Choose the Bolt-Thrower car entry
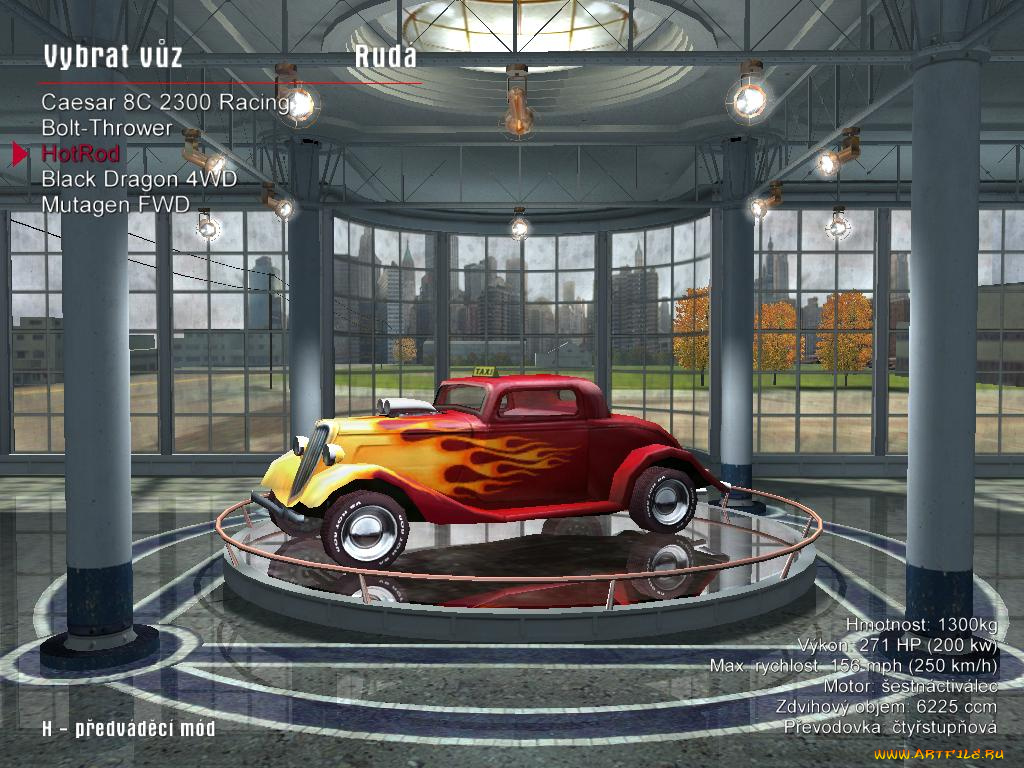Image resolution: width=1024 pixels, height=768 pixels. point(107,128)
